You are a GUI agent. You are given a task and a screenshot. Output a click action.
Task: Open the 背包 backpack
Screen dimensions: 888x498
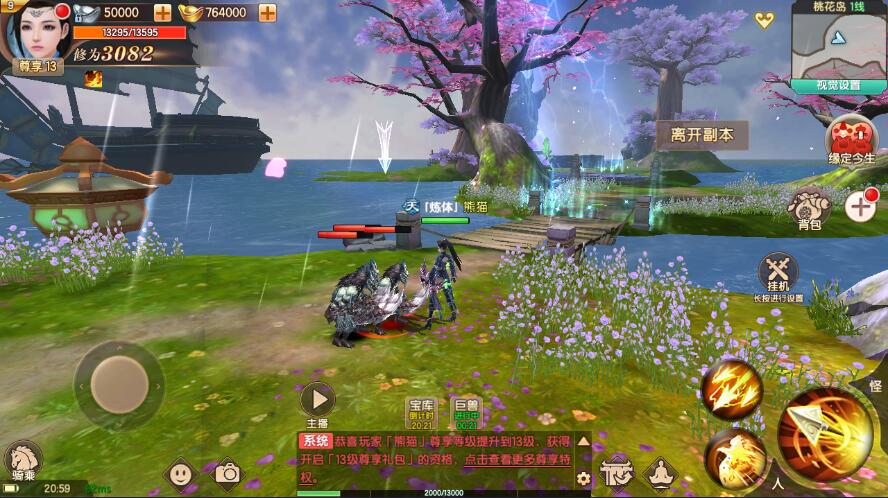click(x=809, y=208)
